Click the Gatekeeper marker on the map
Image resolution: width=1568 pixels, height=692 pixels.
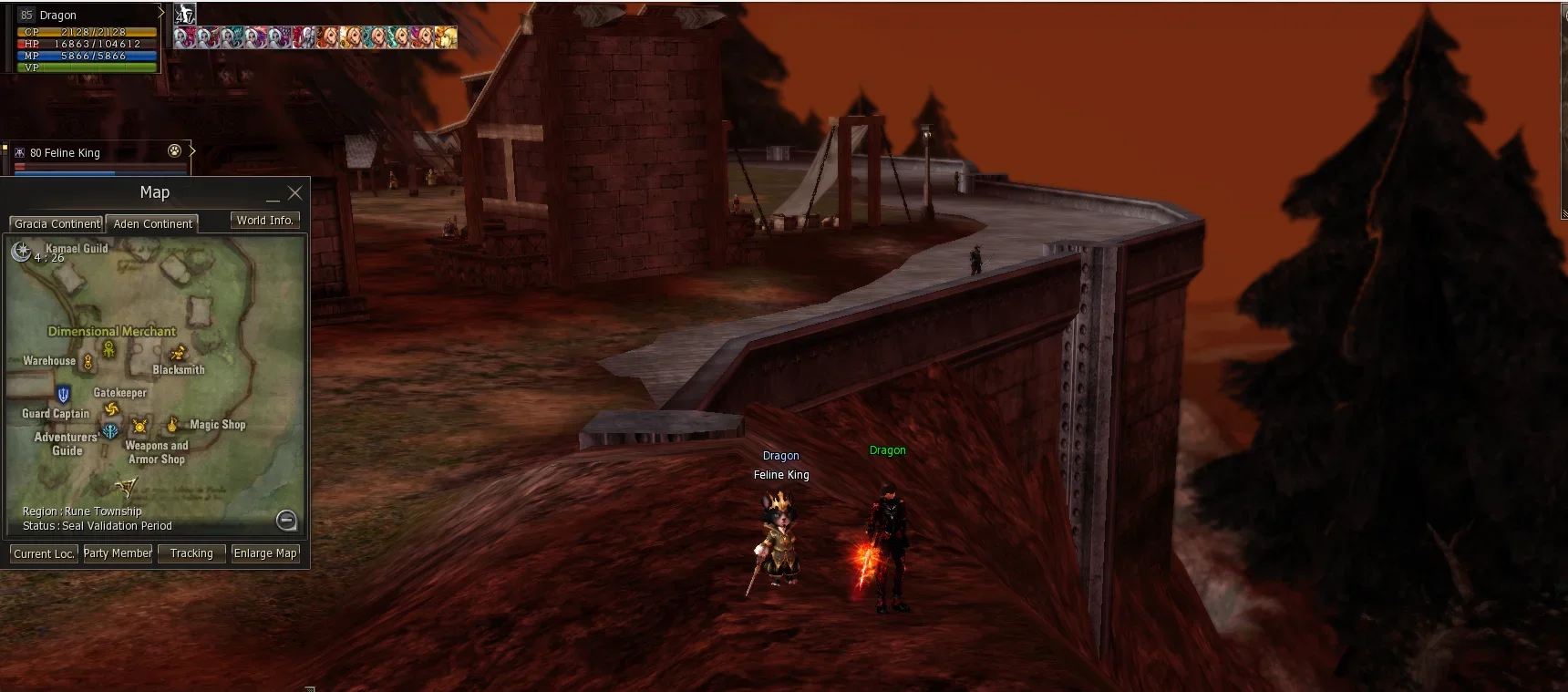[112, 409]
